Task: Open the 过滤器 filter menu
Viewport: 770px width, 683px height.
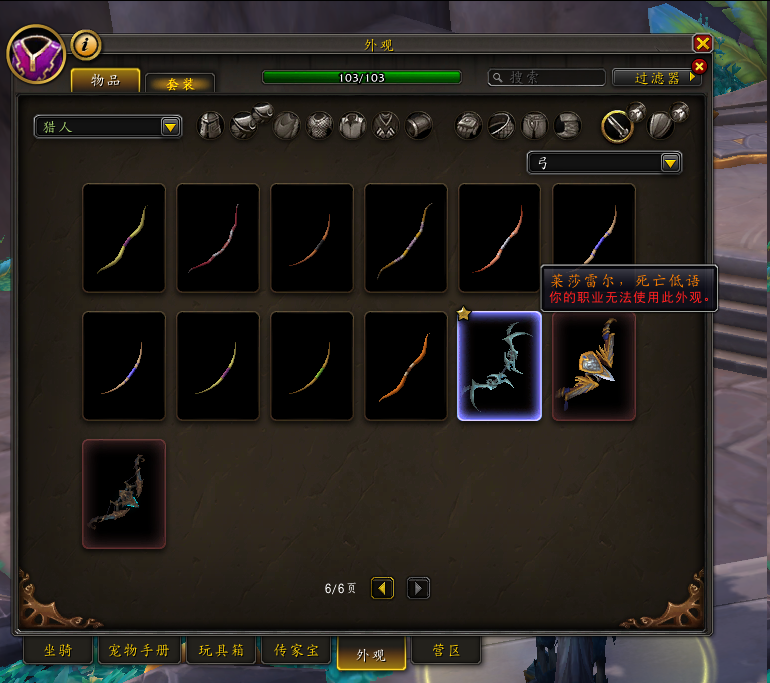Action: pos(653,77)
